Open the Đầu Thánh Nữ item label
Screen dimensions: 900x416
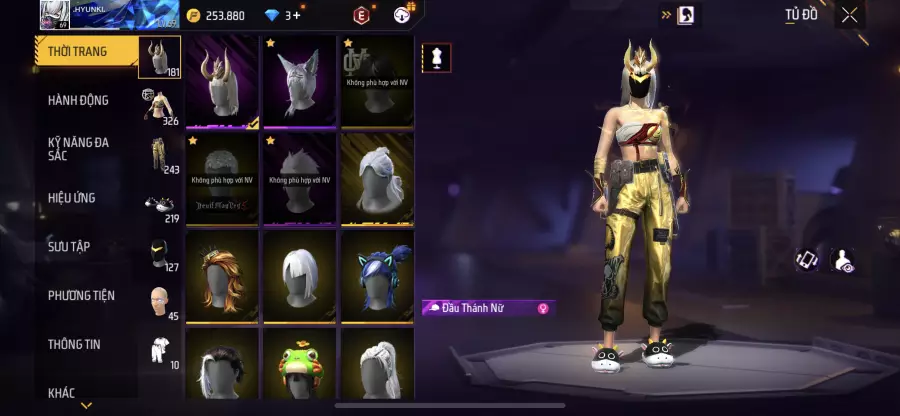tap(488, 308)
